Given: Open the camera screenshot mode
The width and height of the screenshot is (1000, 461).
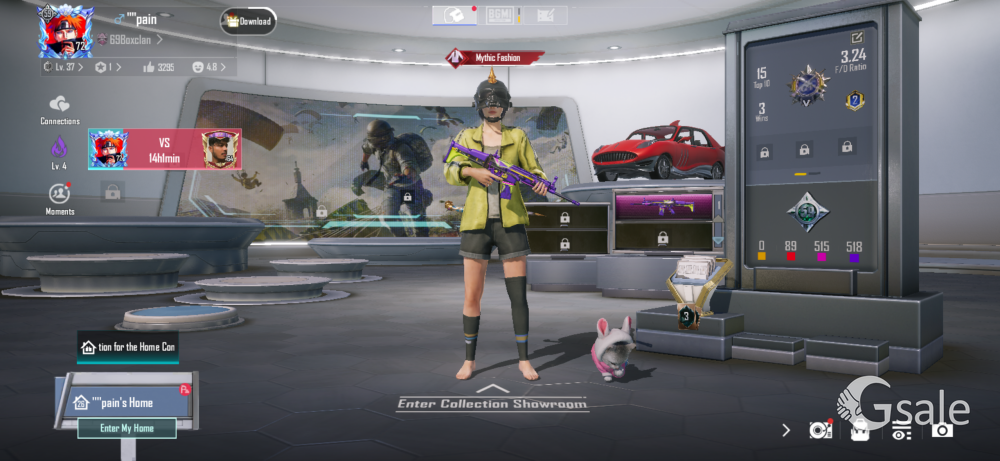Looking at the screenshot, I should 941,430.
